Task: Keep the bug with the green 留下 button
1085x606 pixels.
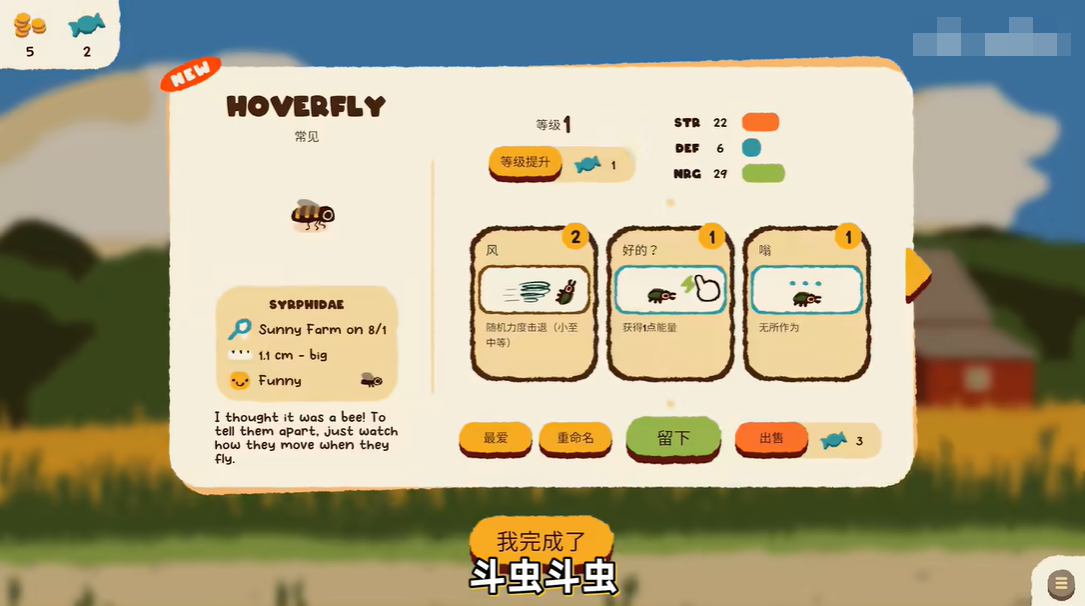Action: click(673, 438)
